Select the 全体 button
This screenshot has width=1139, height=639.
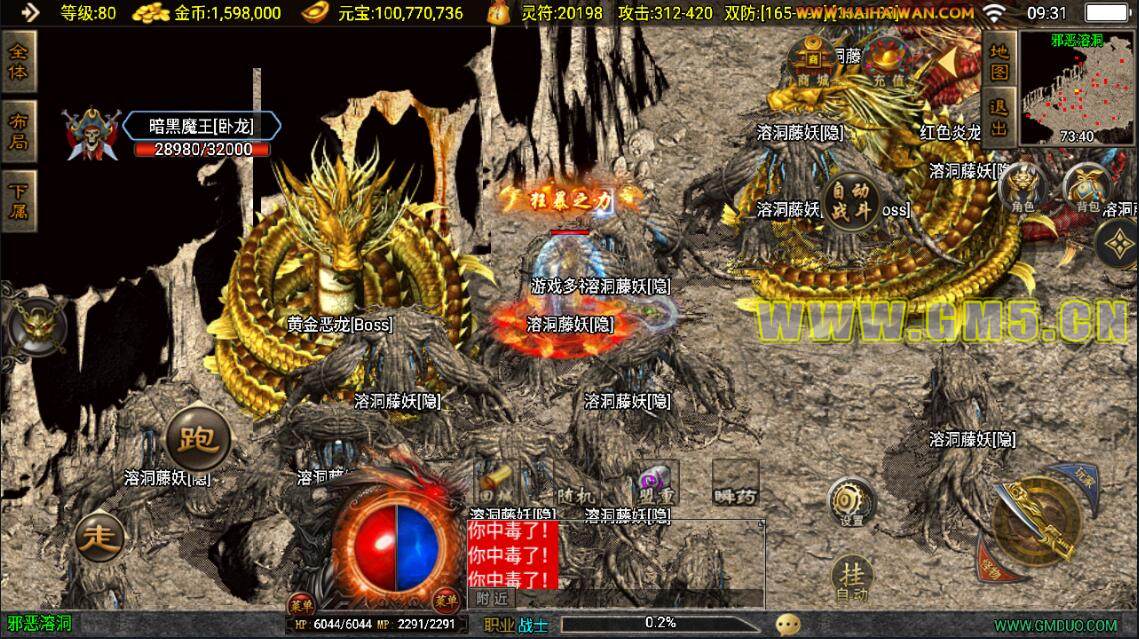pos(19,62)
